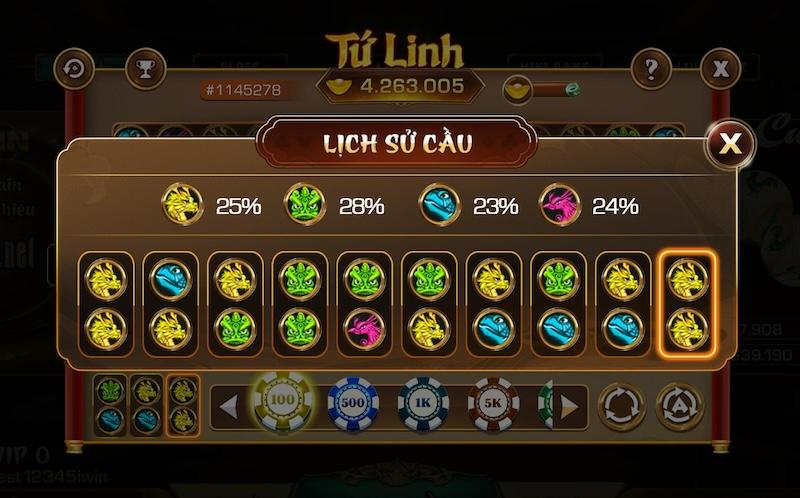
Task: Show more chips with the right arrow
Action: pos(569,406)
